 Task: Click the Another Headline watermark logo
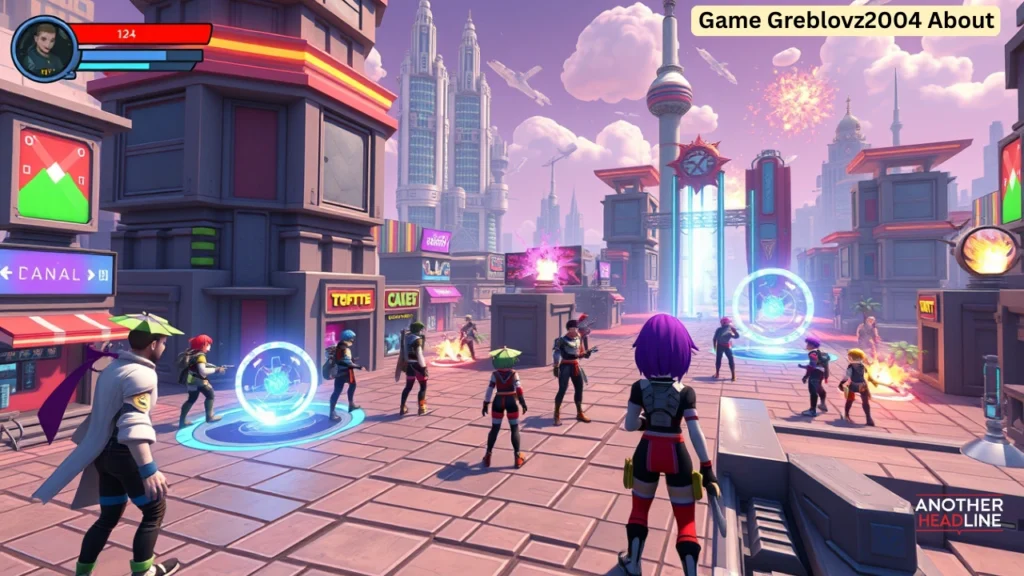coord(958,514)
